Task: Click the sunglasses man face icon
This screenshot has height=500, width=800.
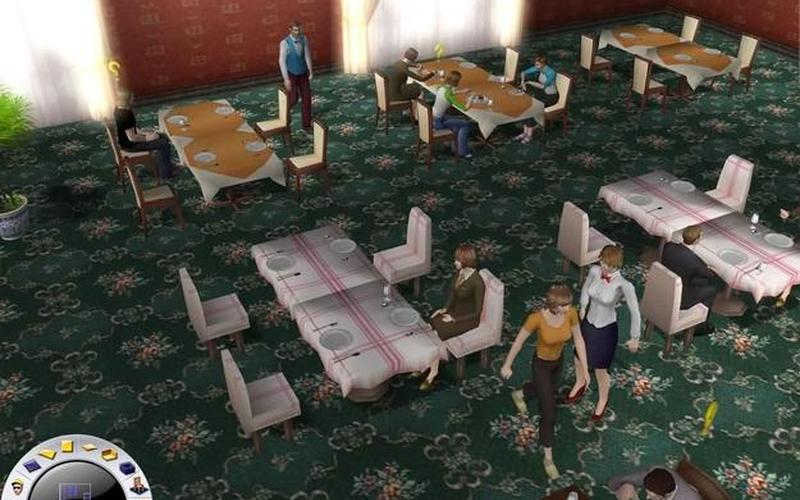Action: click(17, 487)
